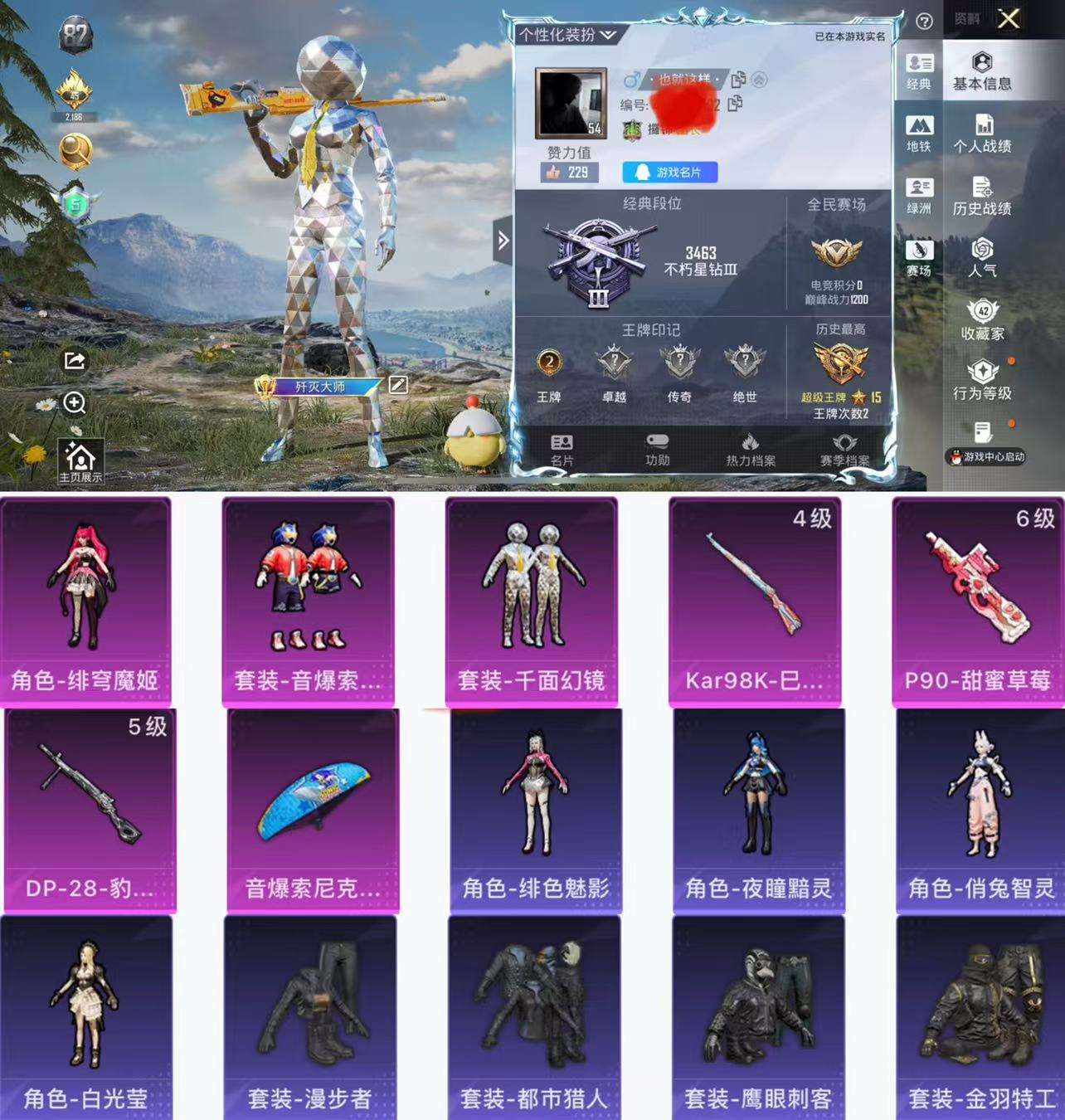Open the 个人战绩 personal stats icon
The width and height of the screenshot is (1065, 1120).
click(x=984, y=133)
